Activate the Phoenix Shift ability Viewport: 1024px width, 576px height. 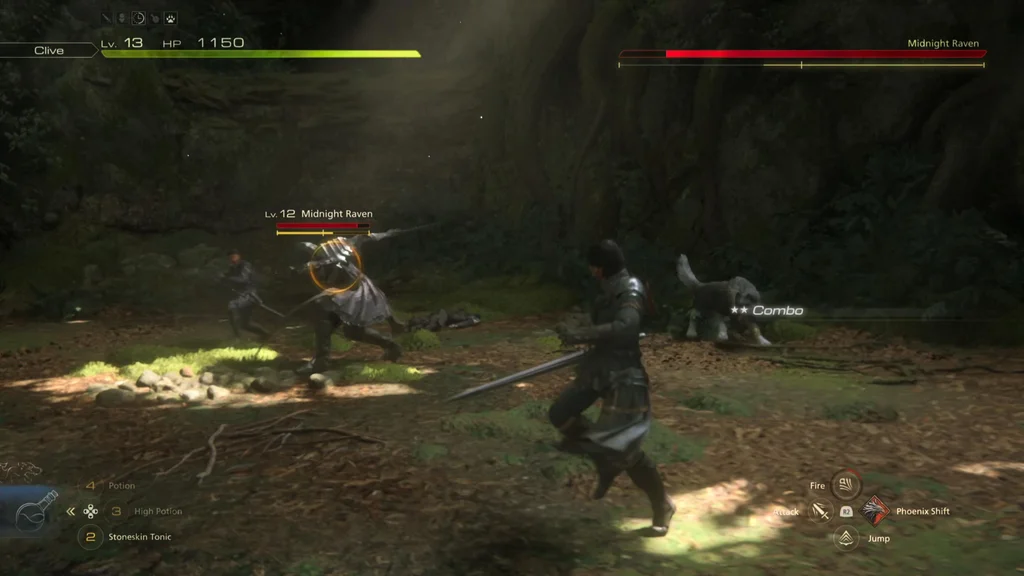click(x=876, y=511)
